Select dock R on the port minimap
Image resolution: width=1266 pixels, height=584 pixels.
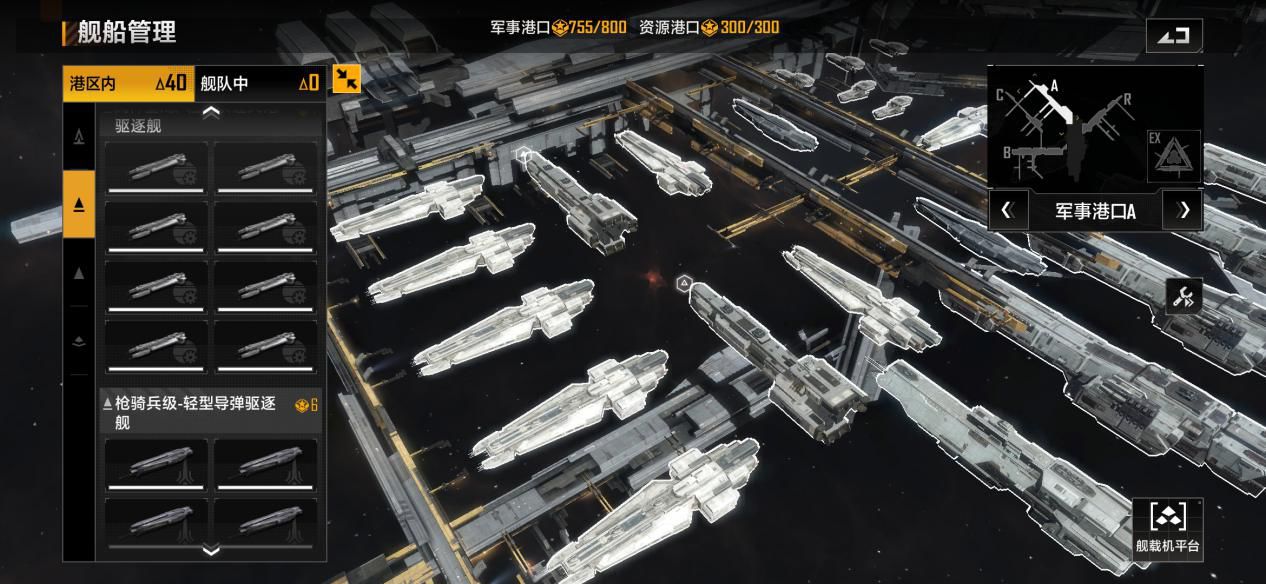[1126, 100]
